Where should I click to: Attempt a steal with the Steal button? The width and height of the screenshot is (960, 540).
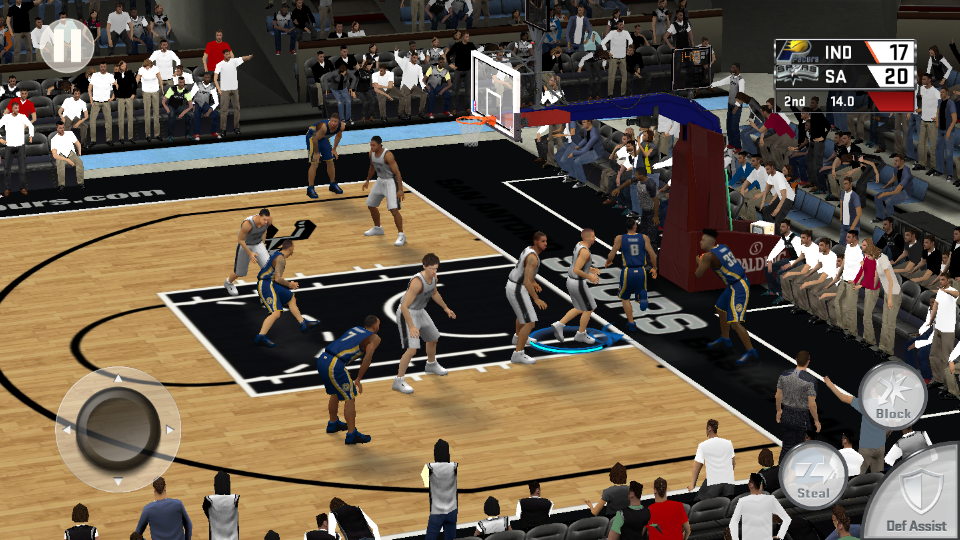tap(813, 475)
